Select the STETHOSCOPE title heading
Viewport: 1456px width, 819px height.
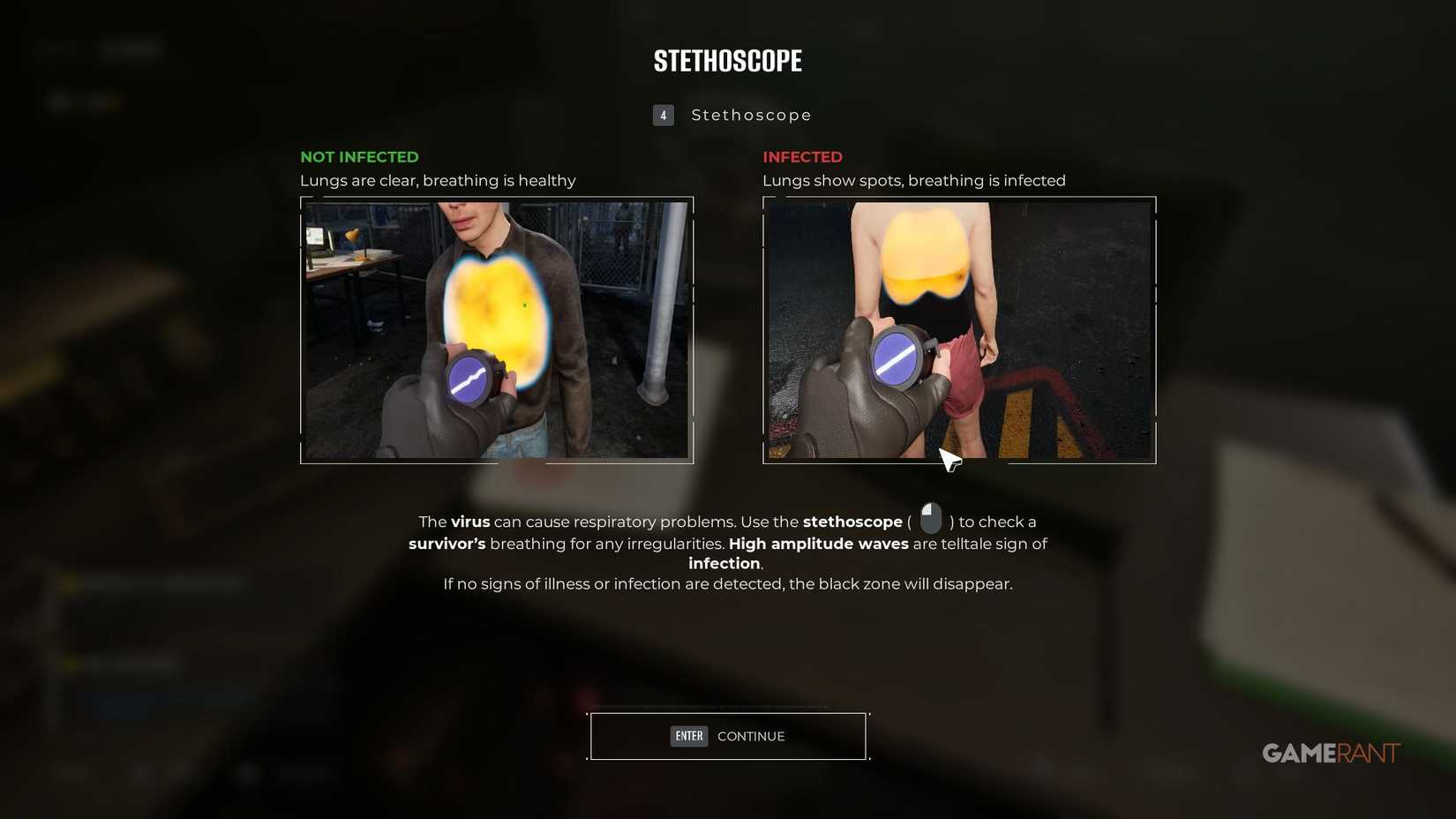[727, 60]
